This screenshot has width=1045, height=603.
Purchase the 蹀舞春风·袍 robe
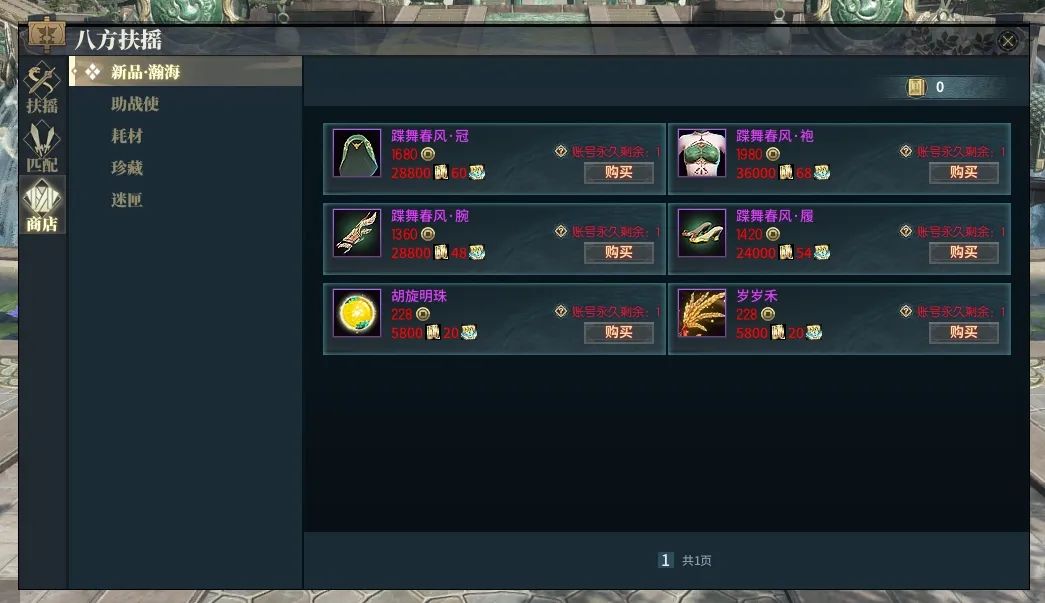tap(963, 172)
